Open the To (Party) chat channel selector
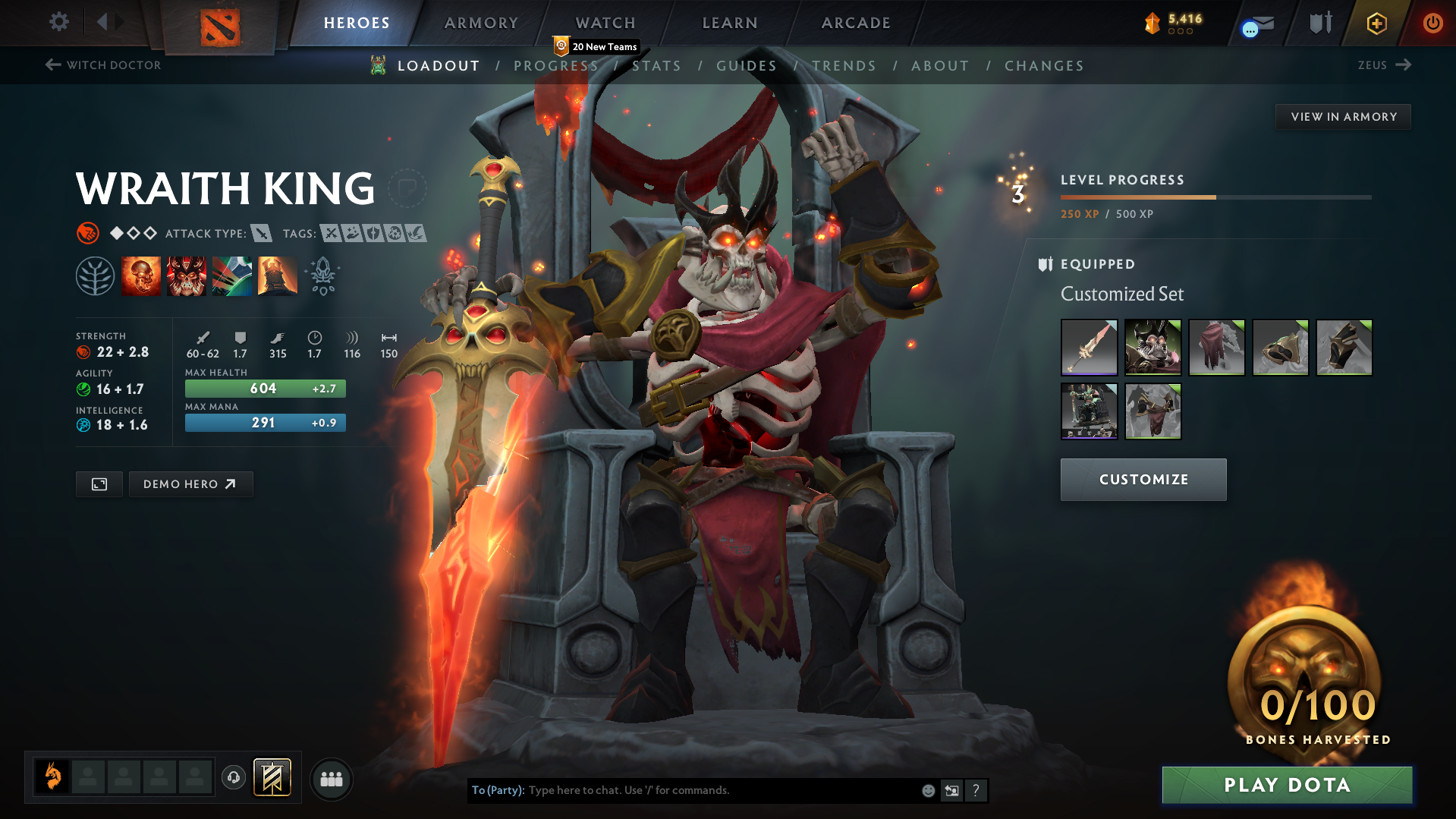 pyautogui.click(x=497, y=790)
